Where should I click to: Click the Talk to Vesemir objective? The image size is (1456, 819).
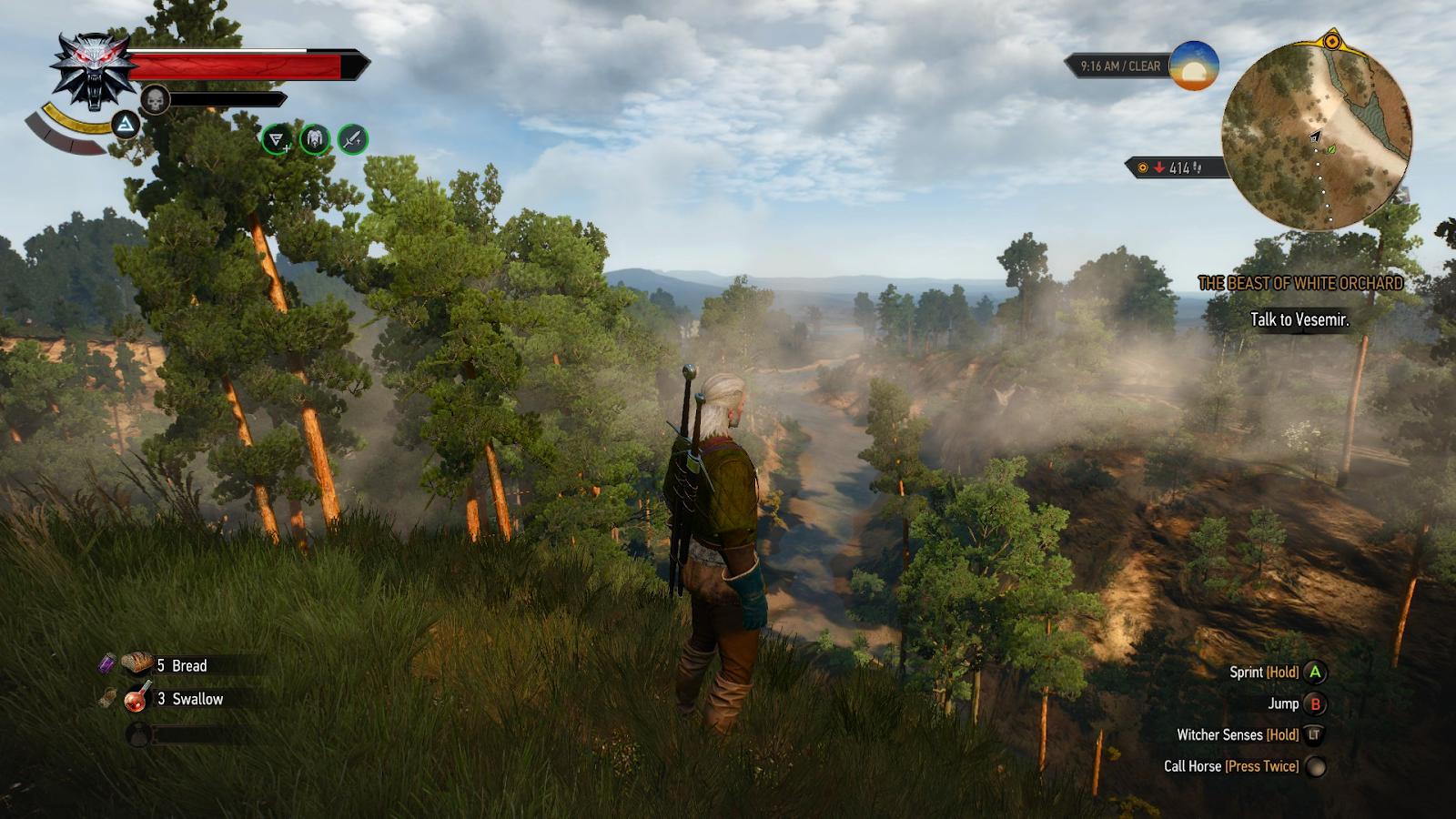[1299, 319]
